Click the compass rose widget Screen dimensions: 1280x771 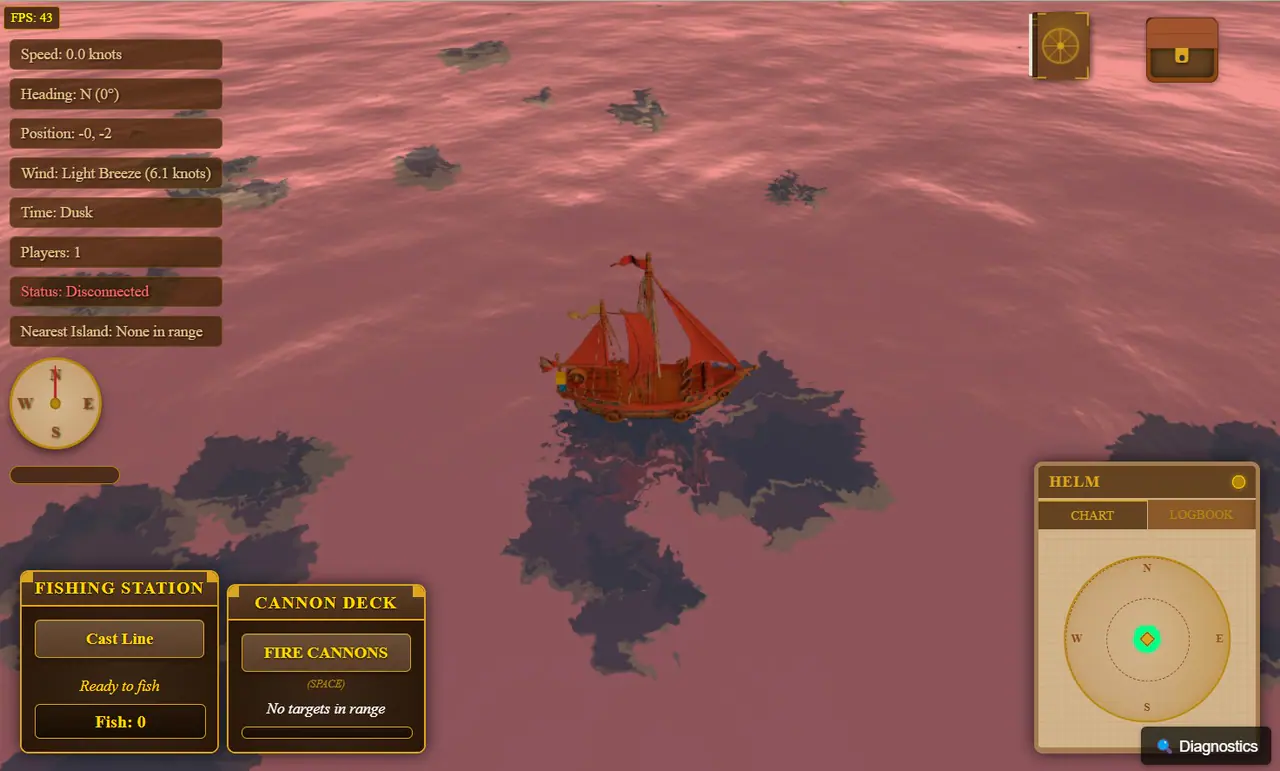(x=55, y=403)
